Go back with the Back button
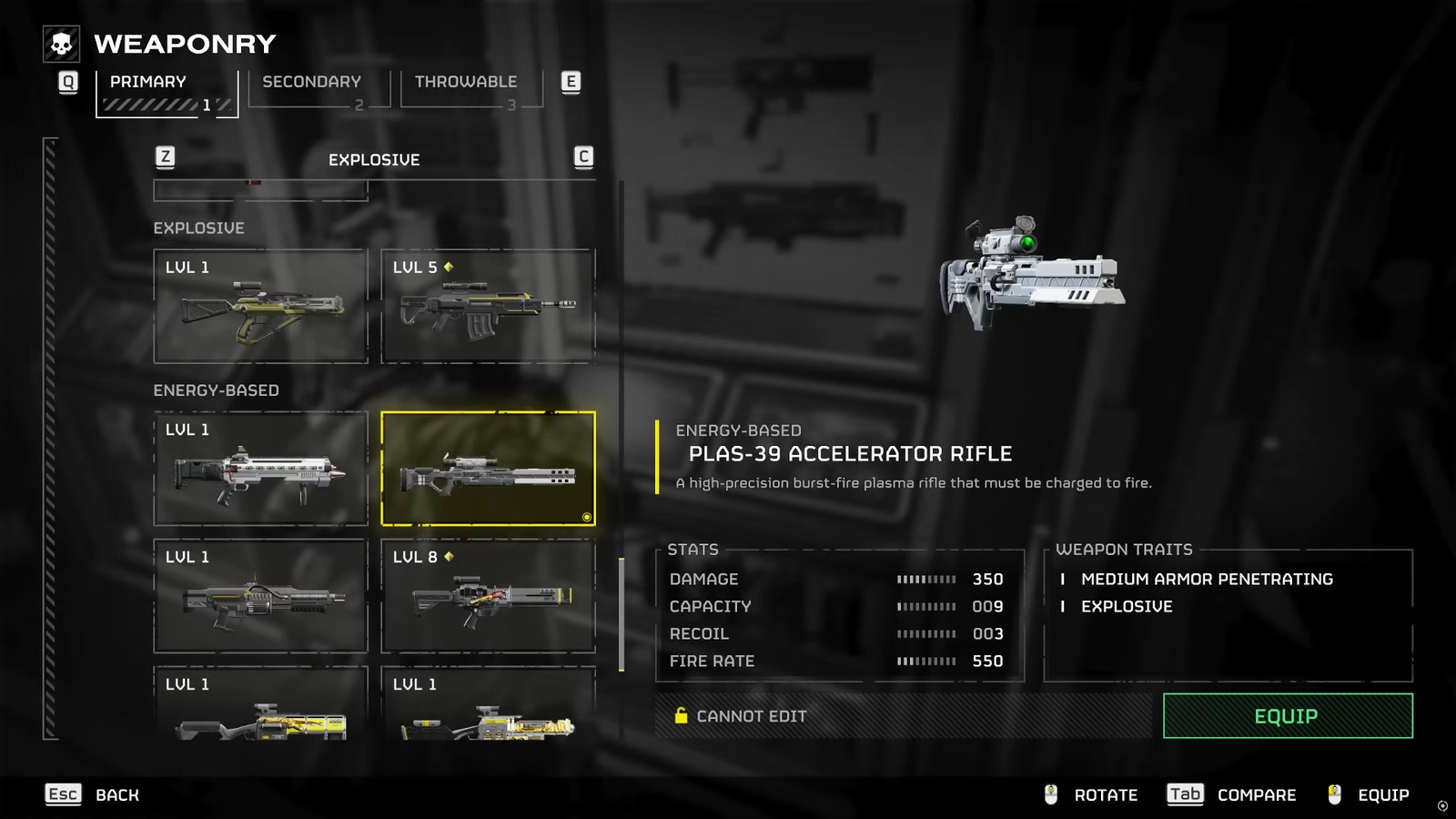Image resolution: width=1456 pixels, height=819 pixels. (x=93, y=794)
